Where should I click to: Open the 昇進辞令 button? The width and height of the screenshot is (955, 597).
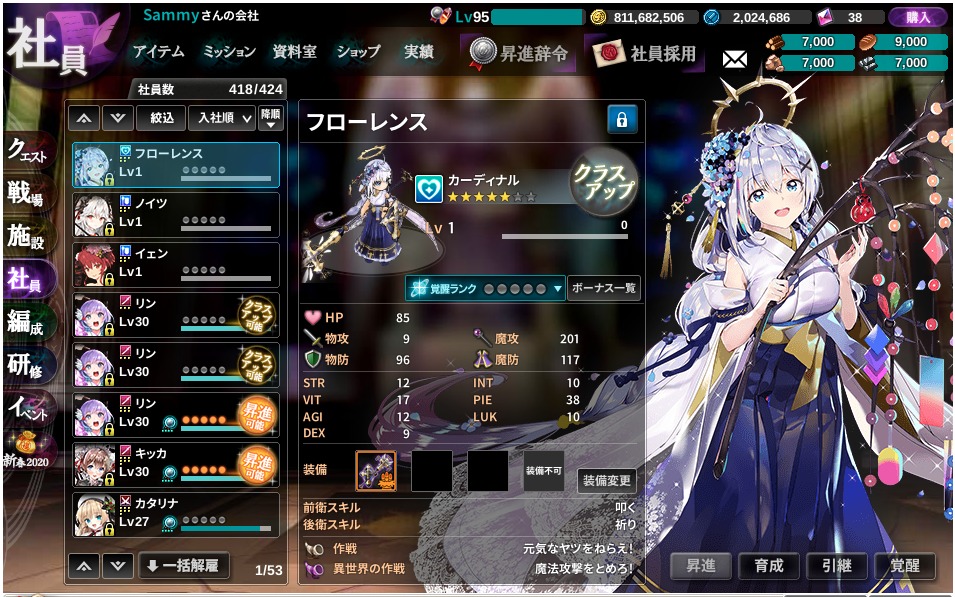(x=520, y=53)
